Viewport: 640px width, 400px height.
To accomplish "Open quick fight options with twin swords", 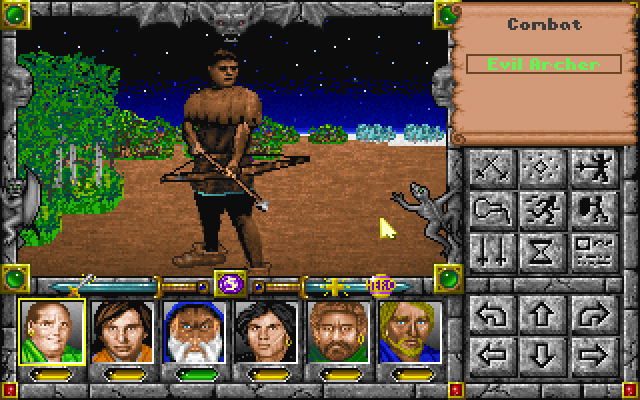I will pos(491,249).
